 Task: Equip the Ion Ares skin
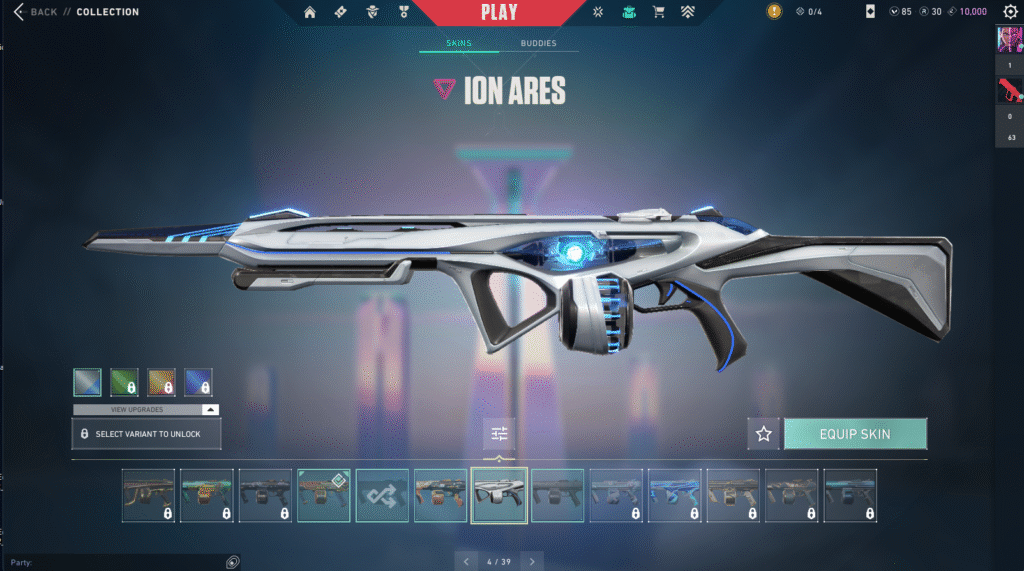point(855,434)
